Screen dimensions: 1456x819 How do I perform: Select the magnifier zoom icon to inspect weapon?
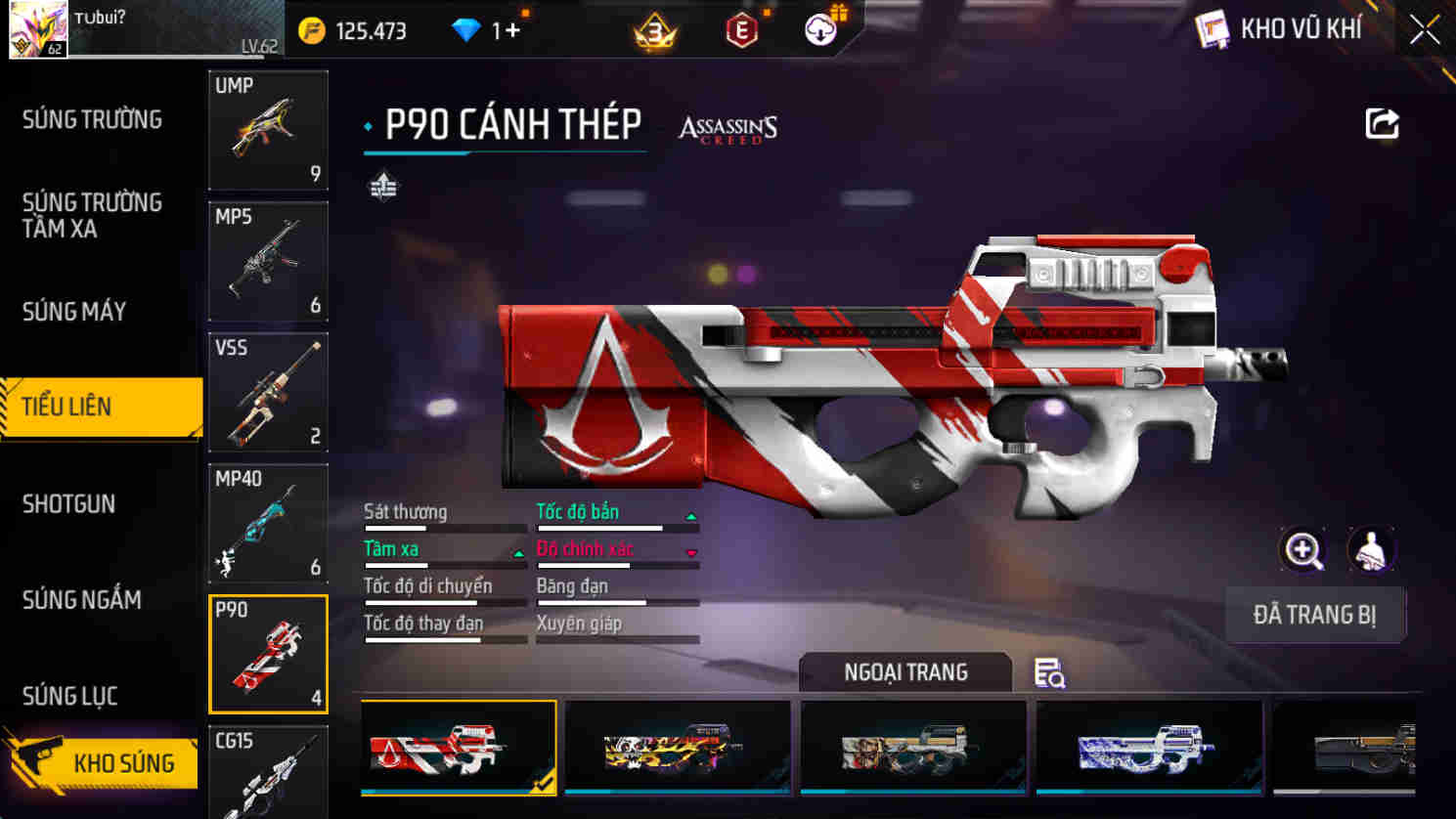pyautogui.click(x=1302, y=550)
